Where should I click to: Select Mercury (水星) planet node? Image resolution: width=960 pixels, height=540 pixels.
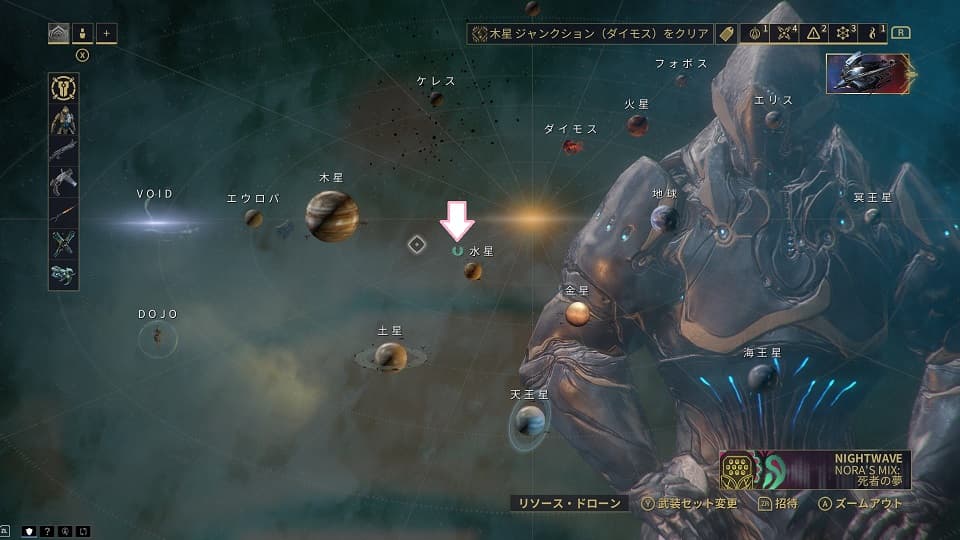tap(473, 270)
